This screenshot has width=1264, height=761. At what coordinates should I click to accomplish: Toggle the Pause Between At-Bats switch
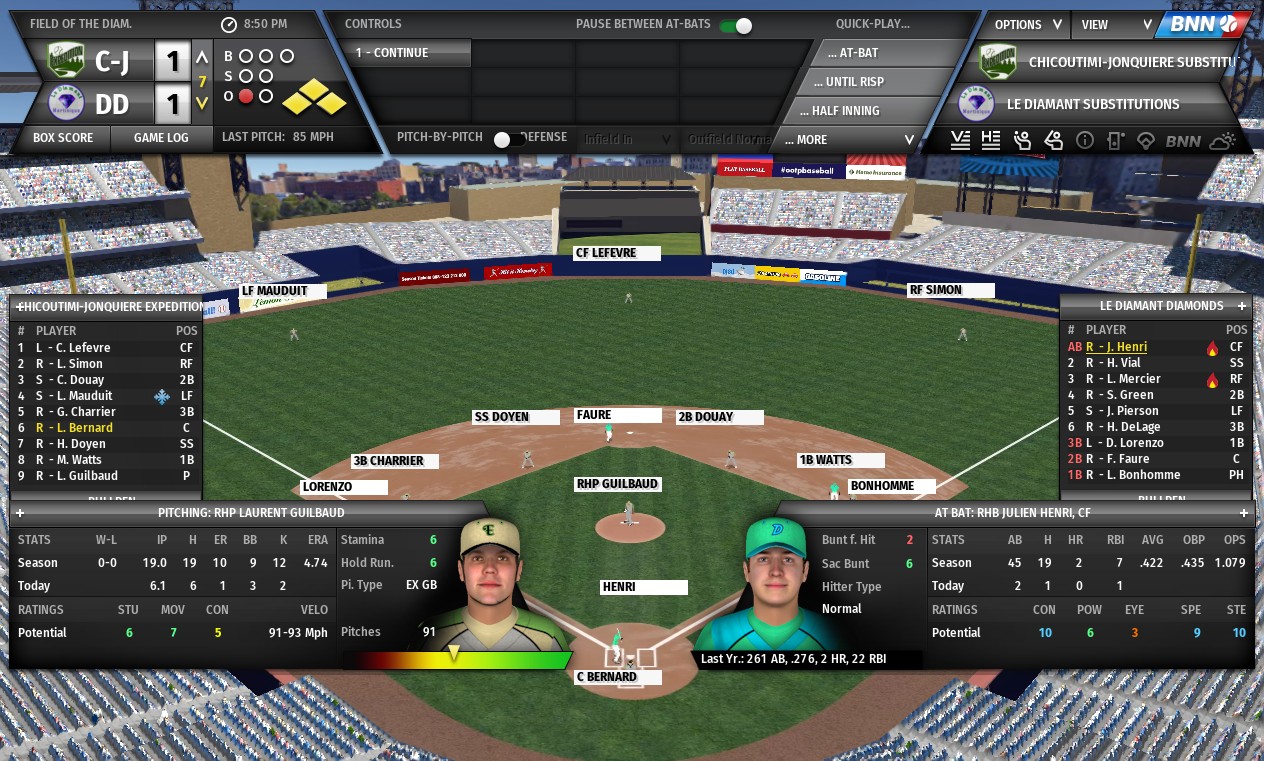[736, 26]
